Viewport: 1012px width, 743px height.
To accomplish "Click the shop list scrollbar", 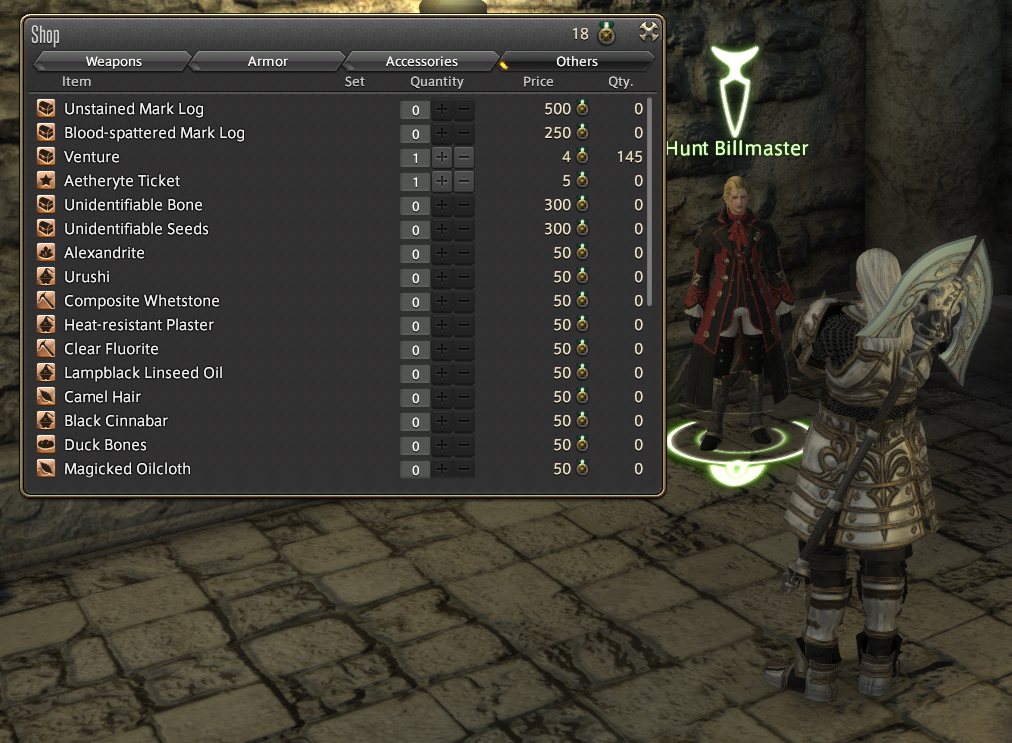I will coord(651,200).
